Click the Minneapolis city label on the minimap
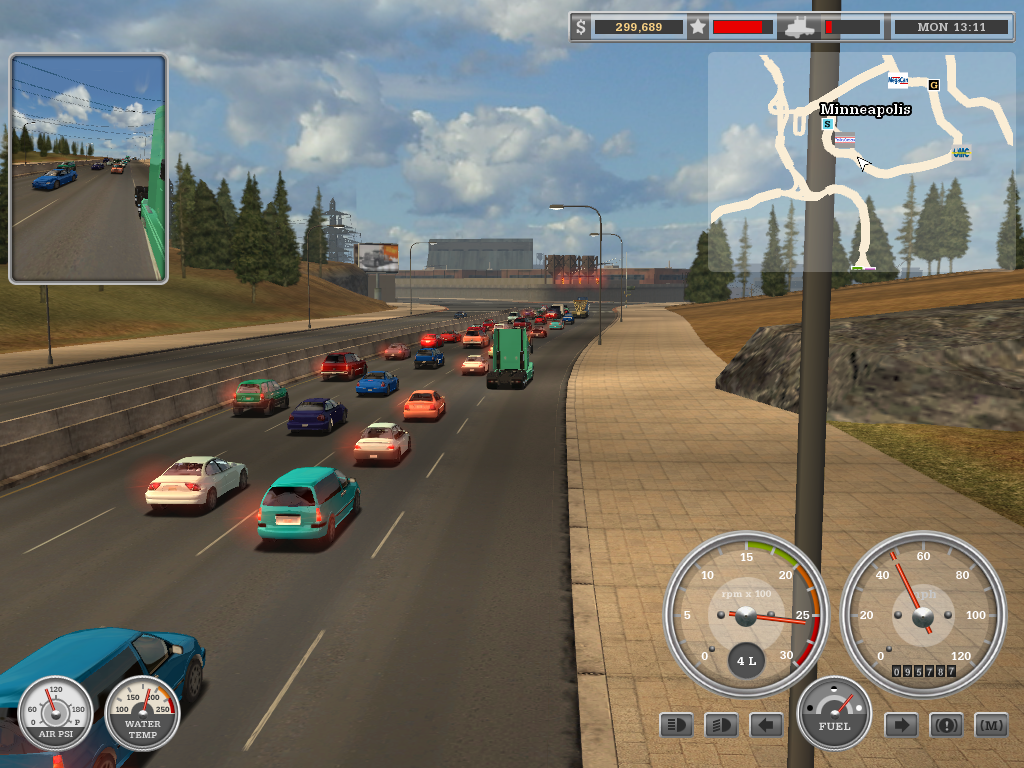The width and height of the screenshot is (1024, 768). (x=865, y=109)
